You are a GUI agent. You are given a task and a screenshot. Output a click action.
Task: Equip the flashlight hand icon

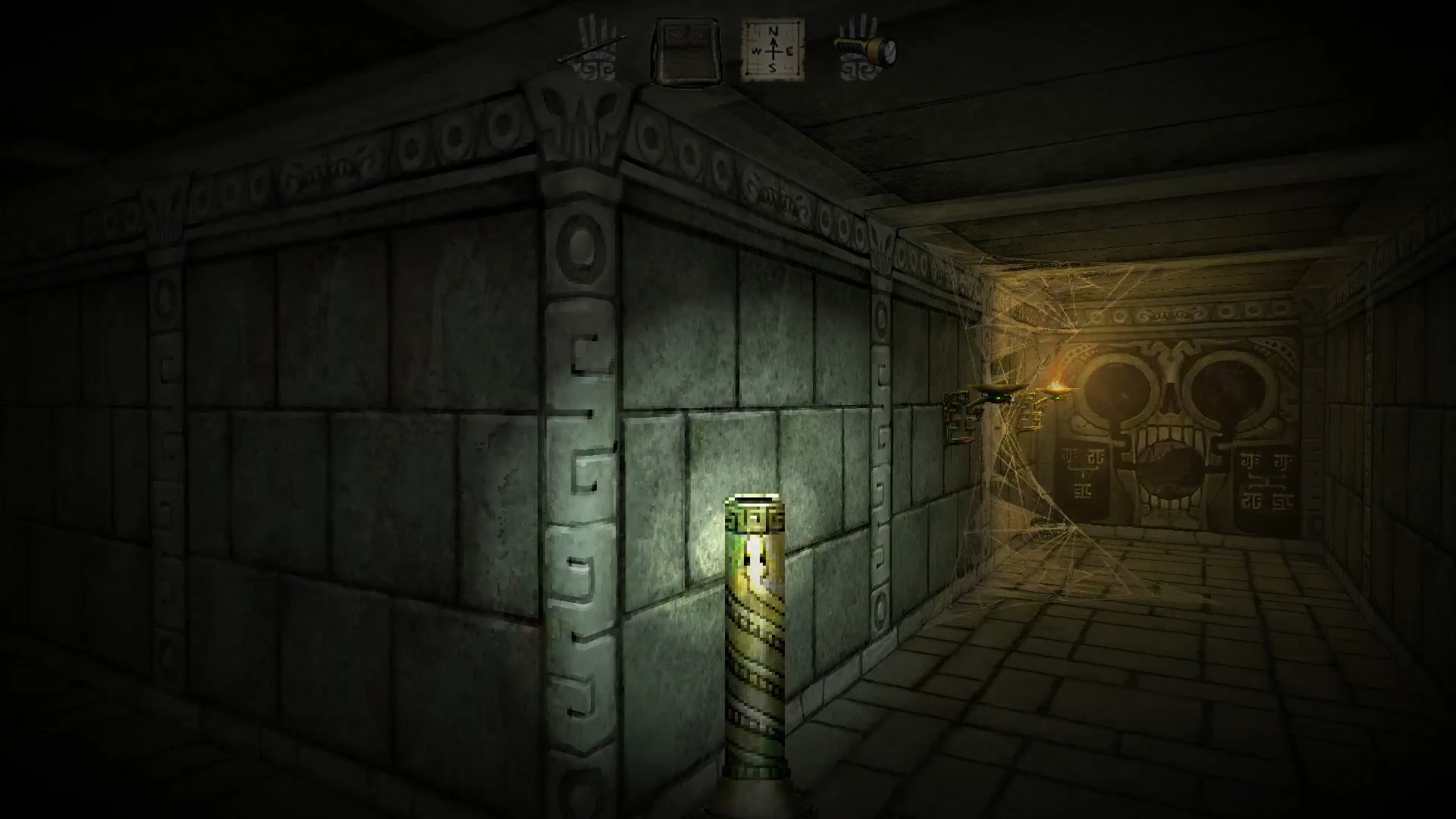click(x=864, y=49)
